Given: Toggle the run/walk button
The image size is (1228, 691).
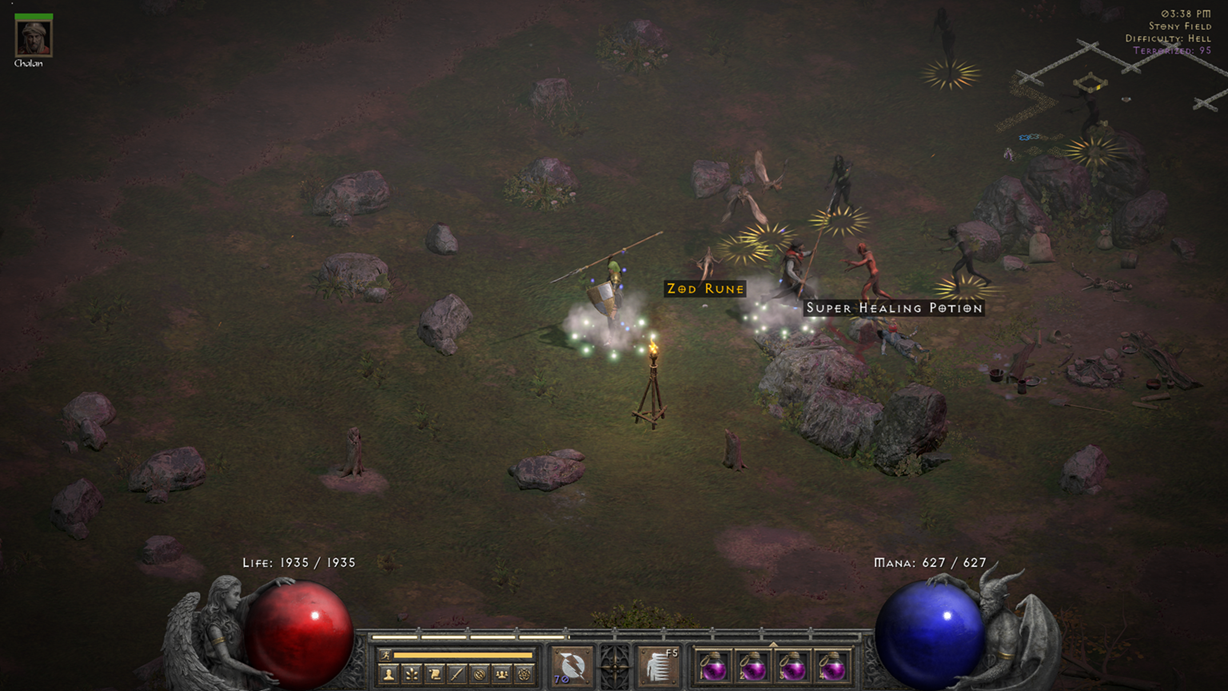Looking at the screenshot, I should [x=387, y=655].
